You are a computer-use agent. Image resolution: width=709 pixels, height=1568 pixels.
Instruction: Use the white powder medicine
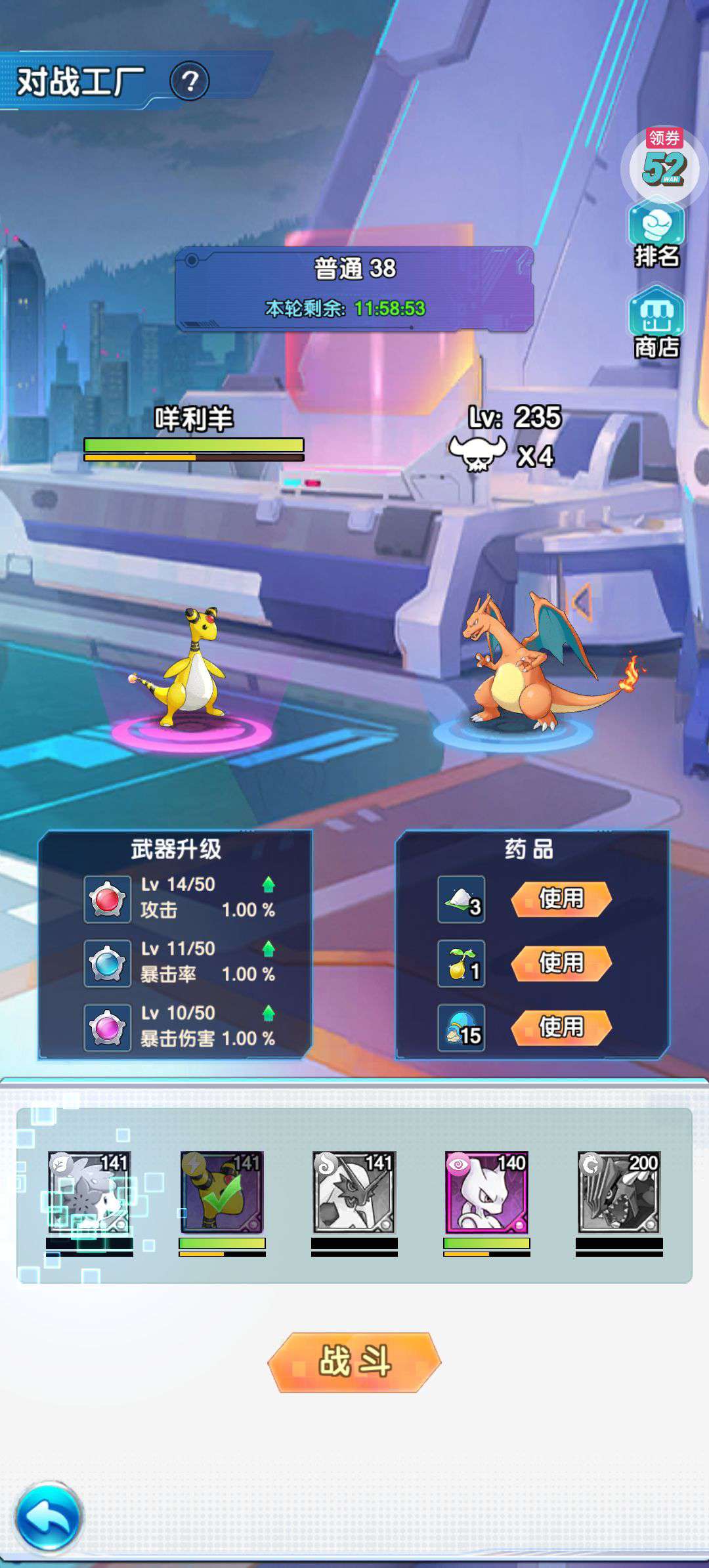coord(561,898)
